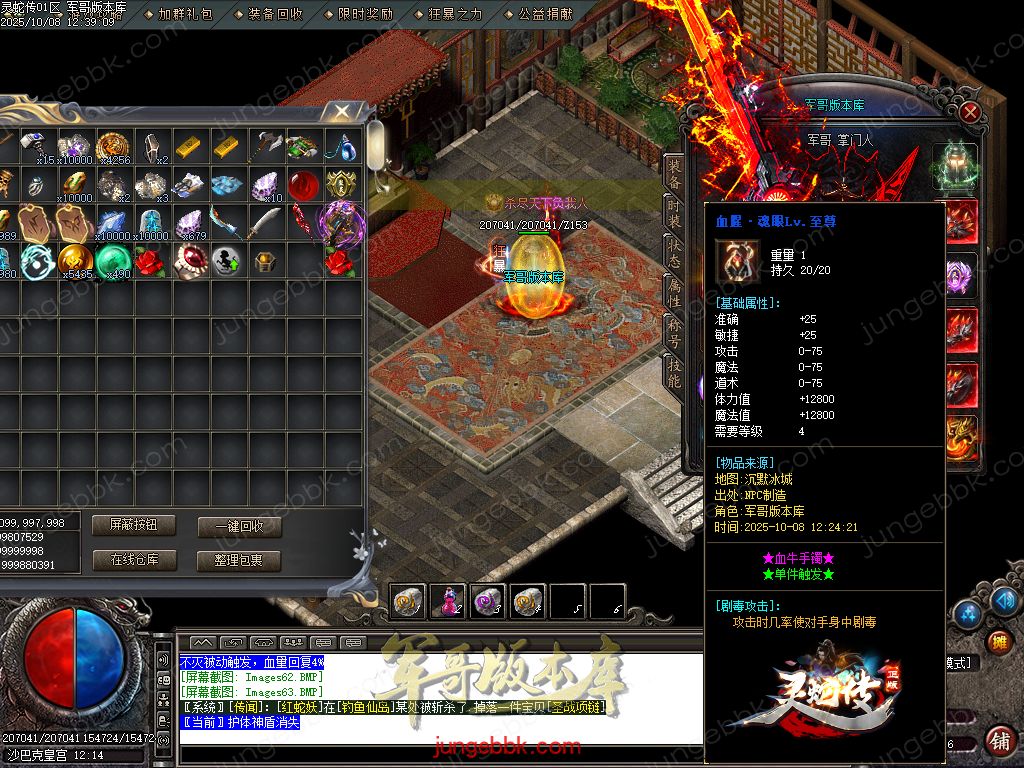Close the character equipment panel
This screenshot has width=1024, height=768.
coord(969,112)
